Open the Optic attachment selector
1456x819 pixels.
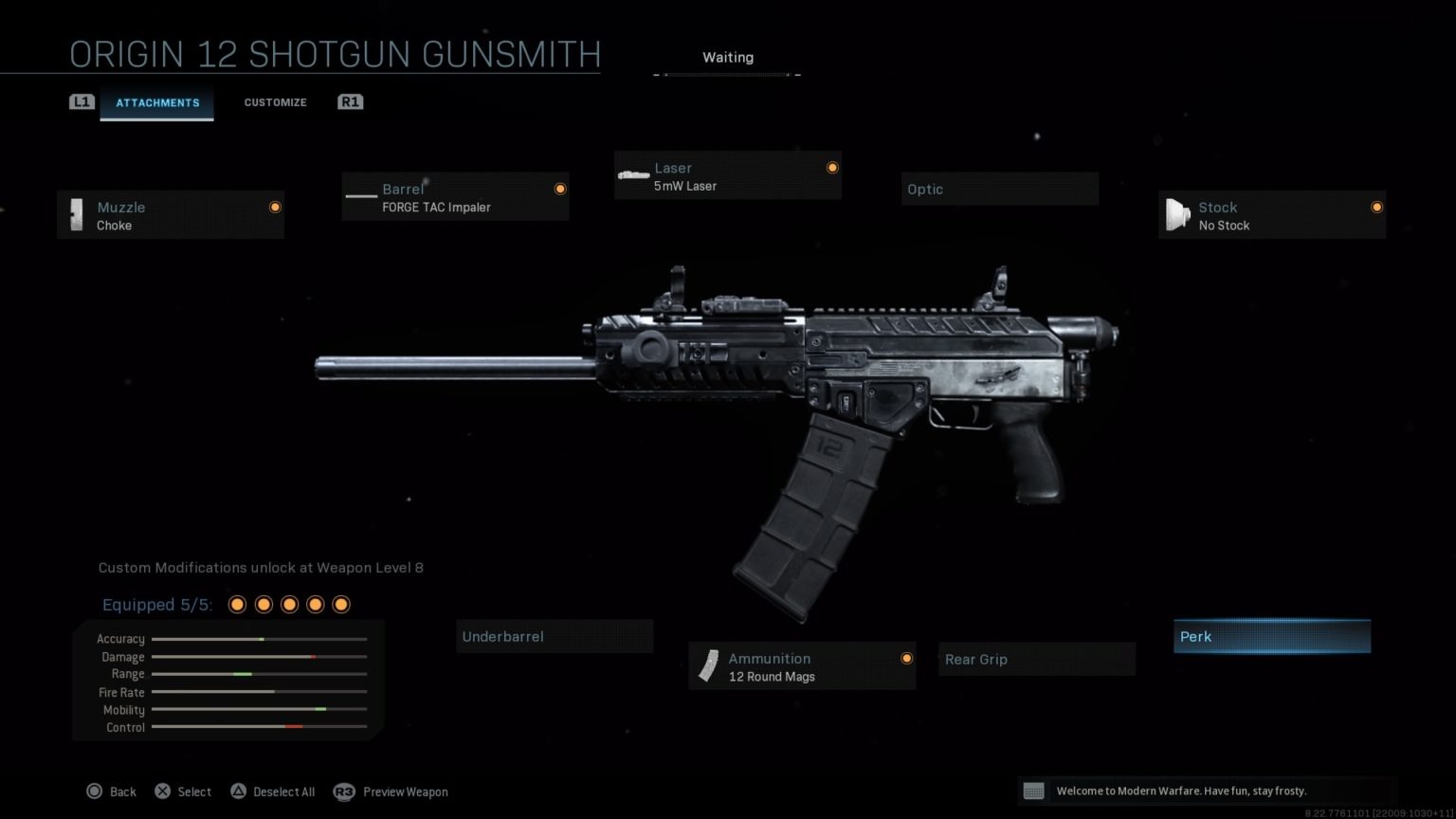tap(999, 189)
